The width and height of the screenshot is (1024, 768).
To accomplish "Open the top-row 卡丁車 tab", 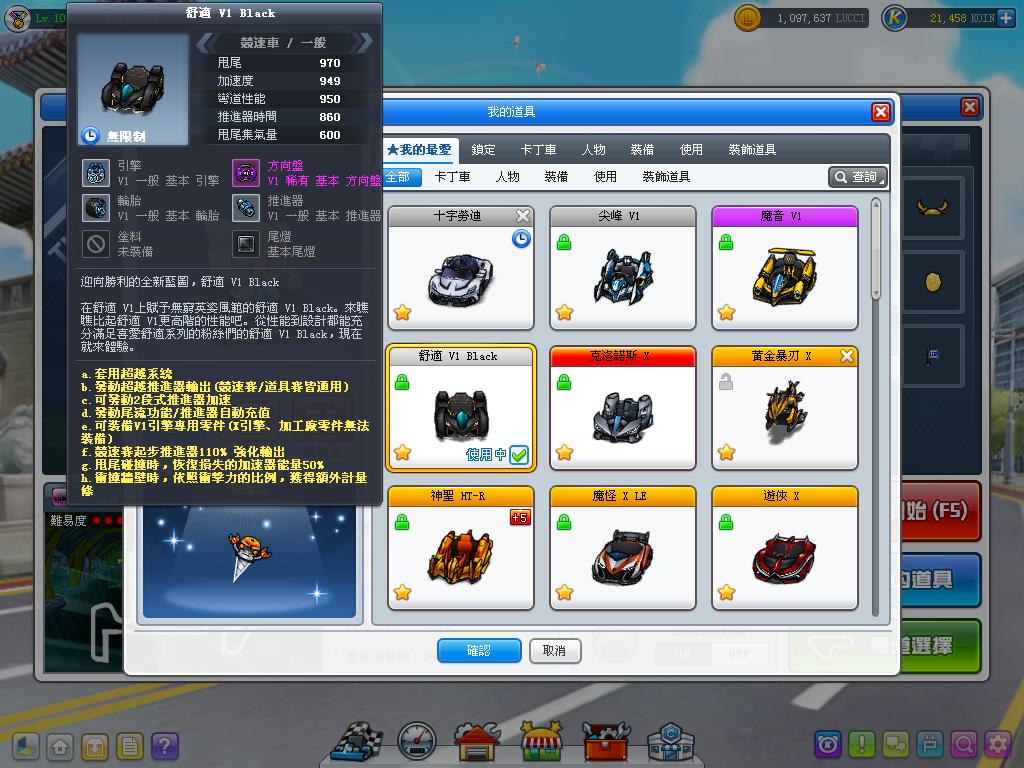I will [538, 150].
